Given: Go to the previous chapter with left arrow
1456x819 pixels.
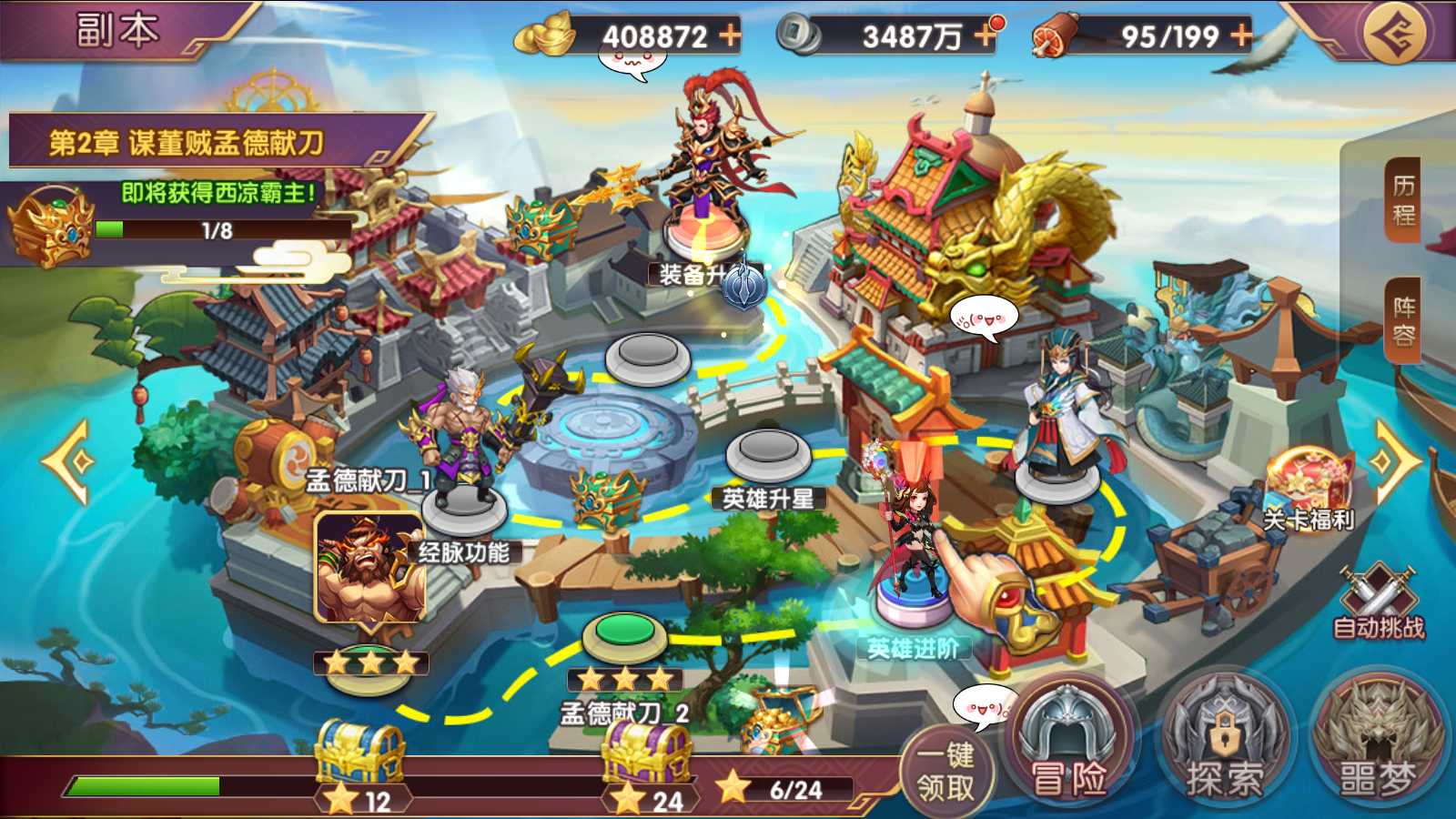Looking at the screenshot, I should [67, 461].
